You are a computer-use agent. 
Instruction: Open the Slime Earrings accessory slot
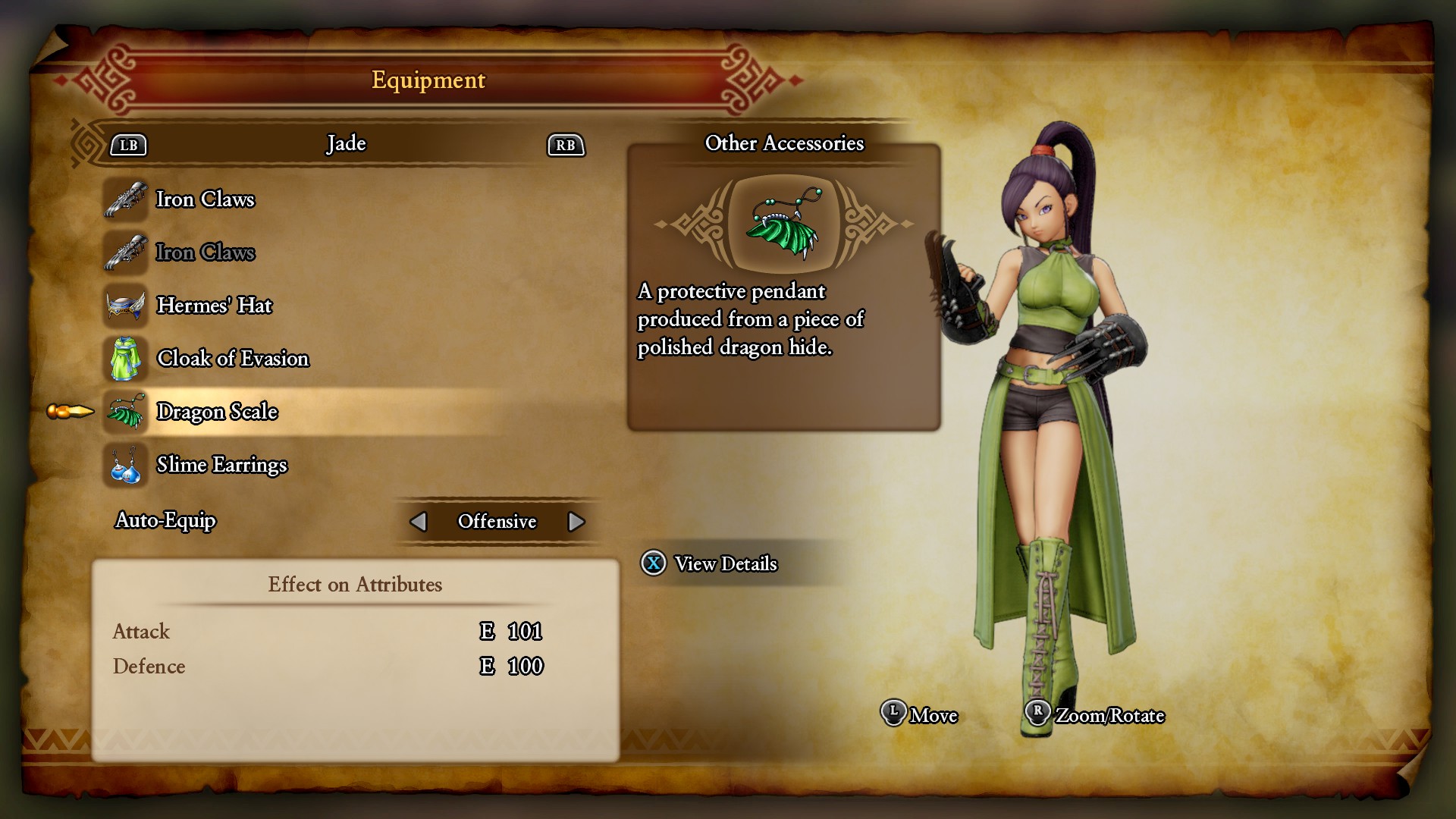tap(221, 465)
